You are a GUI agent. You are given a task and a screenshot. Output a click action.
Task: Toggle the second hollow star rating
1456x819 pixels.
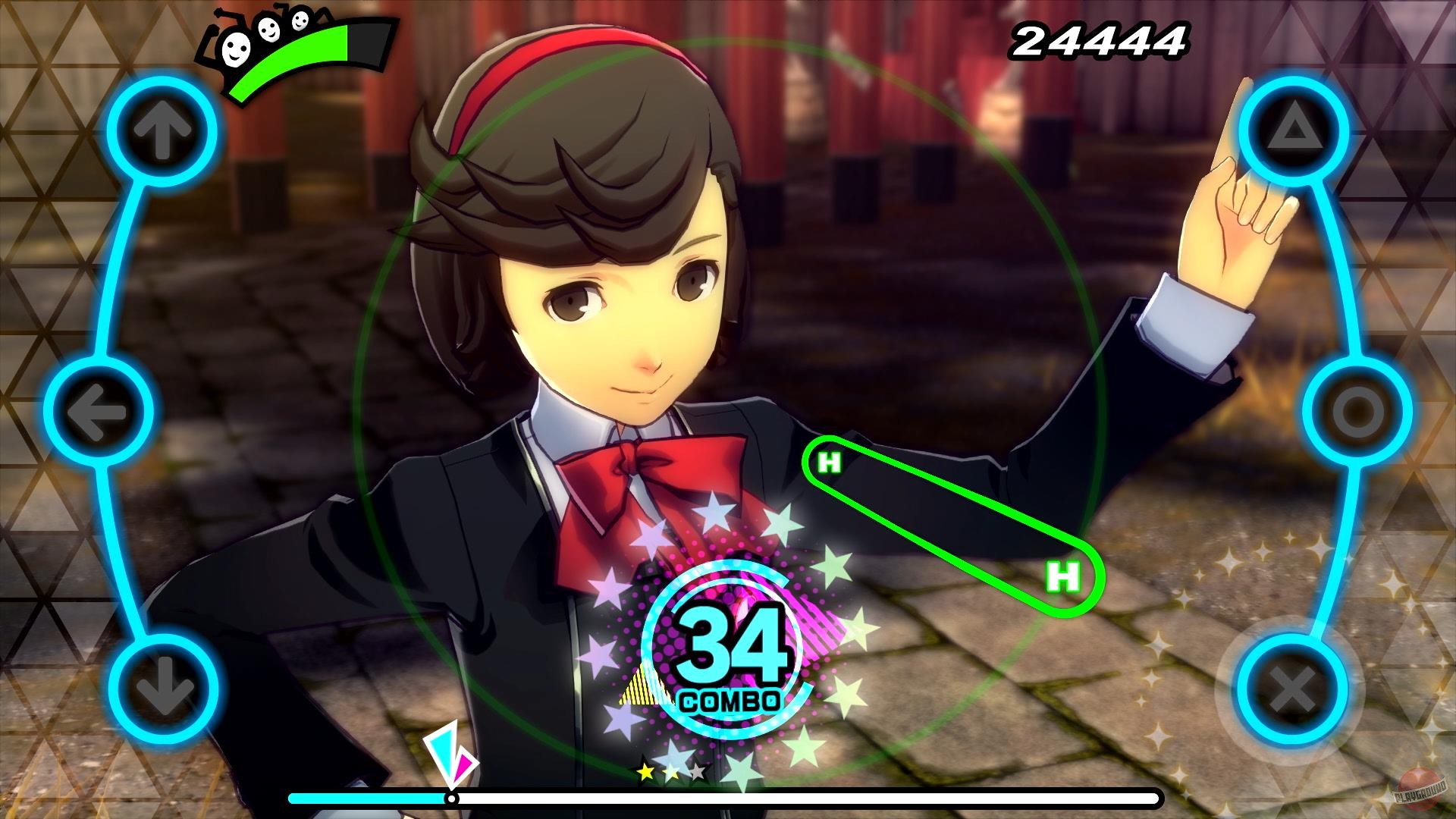tap(670, 773)
